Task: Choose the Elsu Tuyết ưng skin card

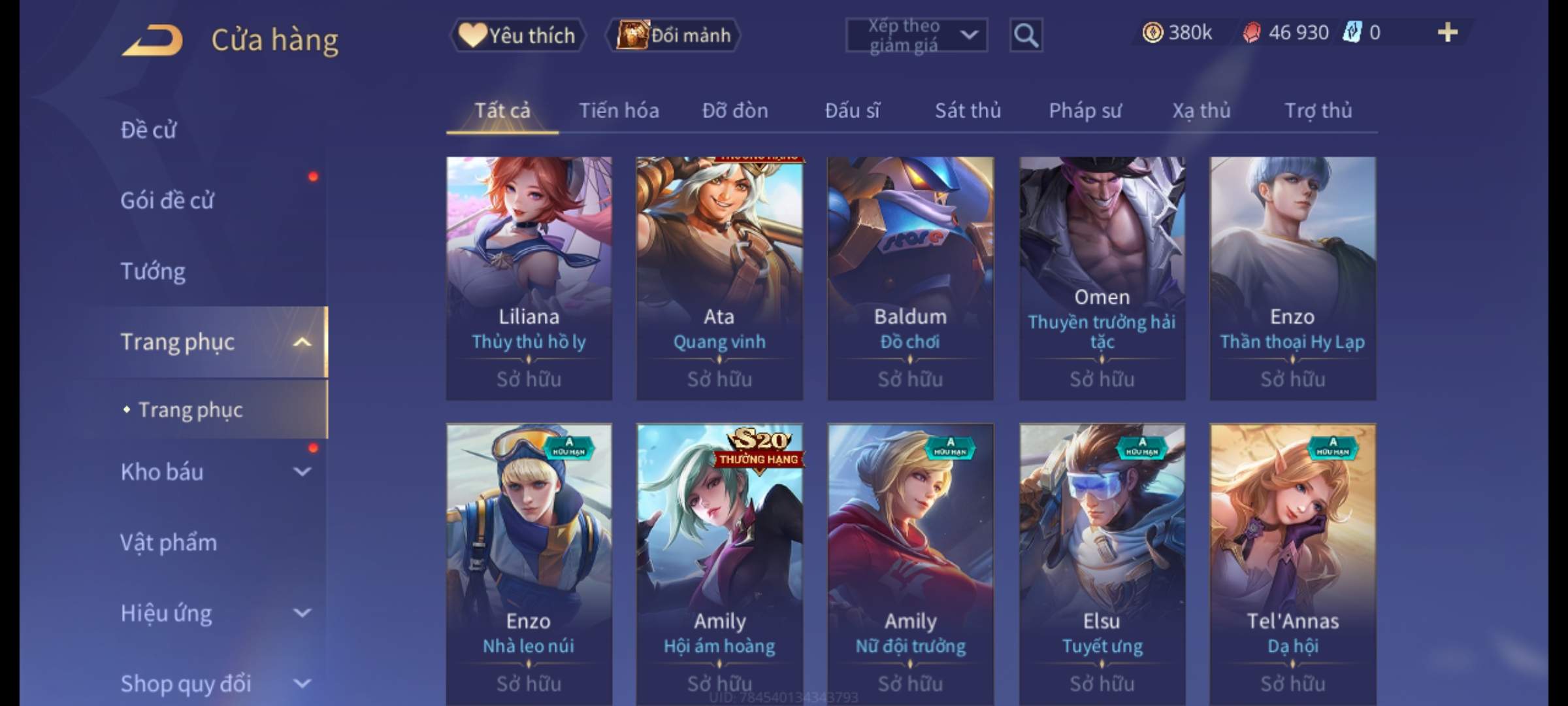Action: 1102,562
